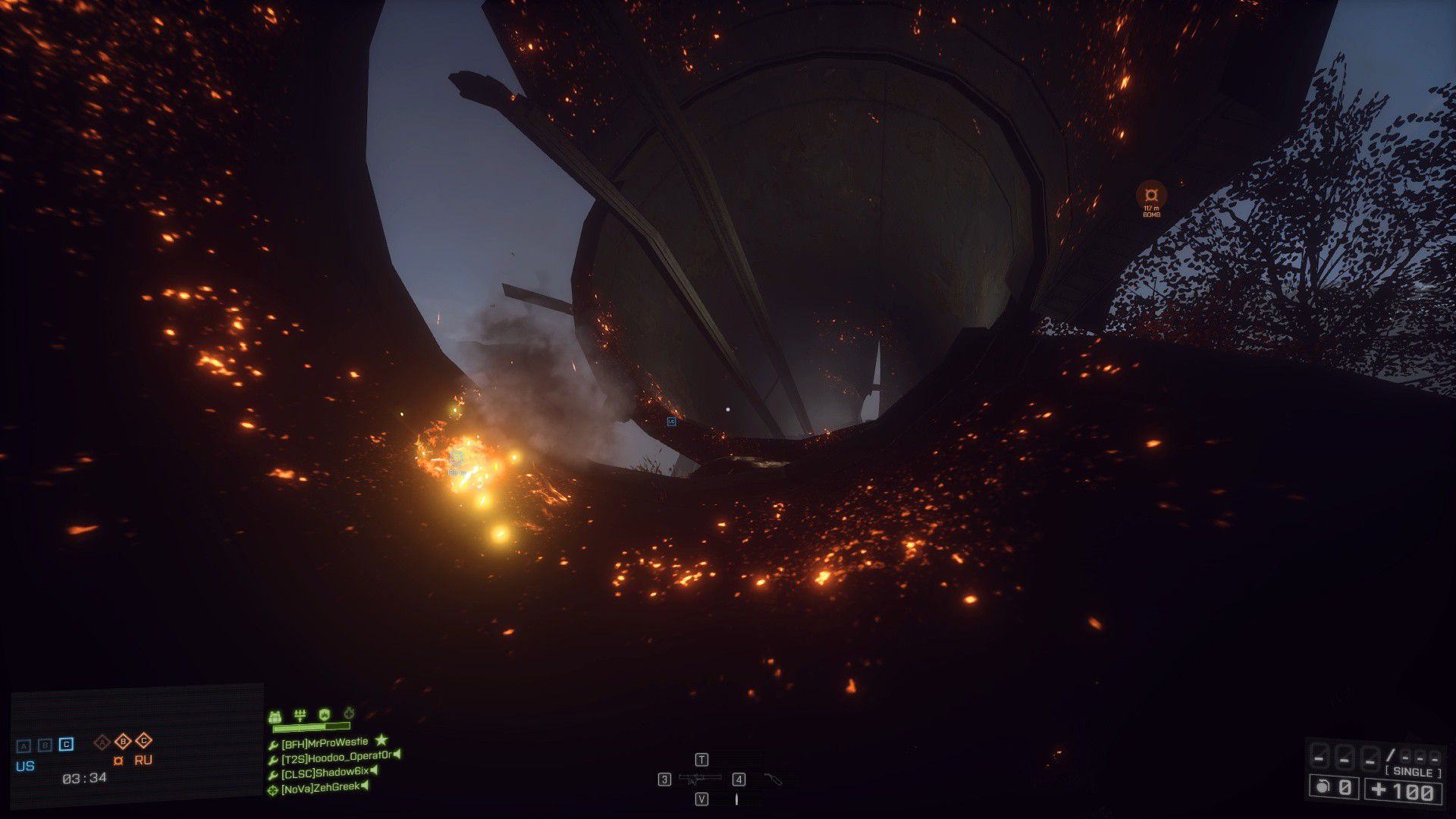The width and height of the screenshot is (1456, 819).
Task: Select the blue US objective C box
Action: [x=67, y=745]
